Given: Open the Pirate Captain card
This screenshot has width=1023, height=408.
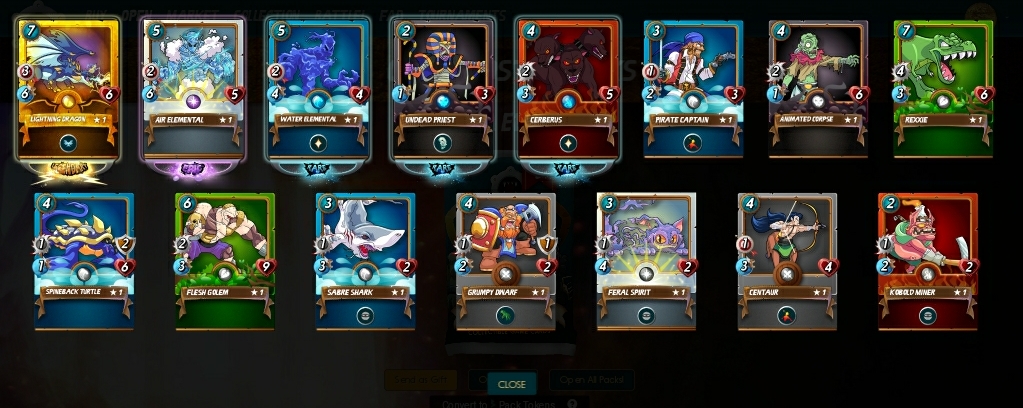Looking at the screenshot, I should coord(695,90).
